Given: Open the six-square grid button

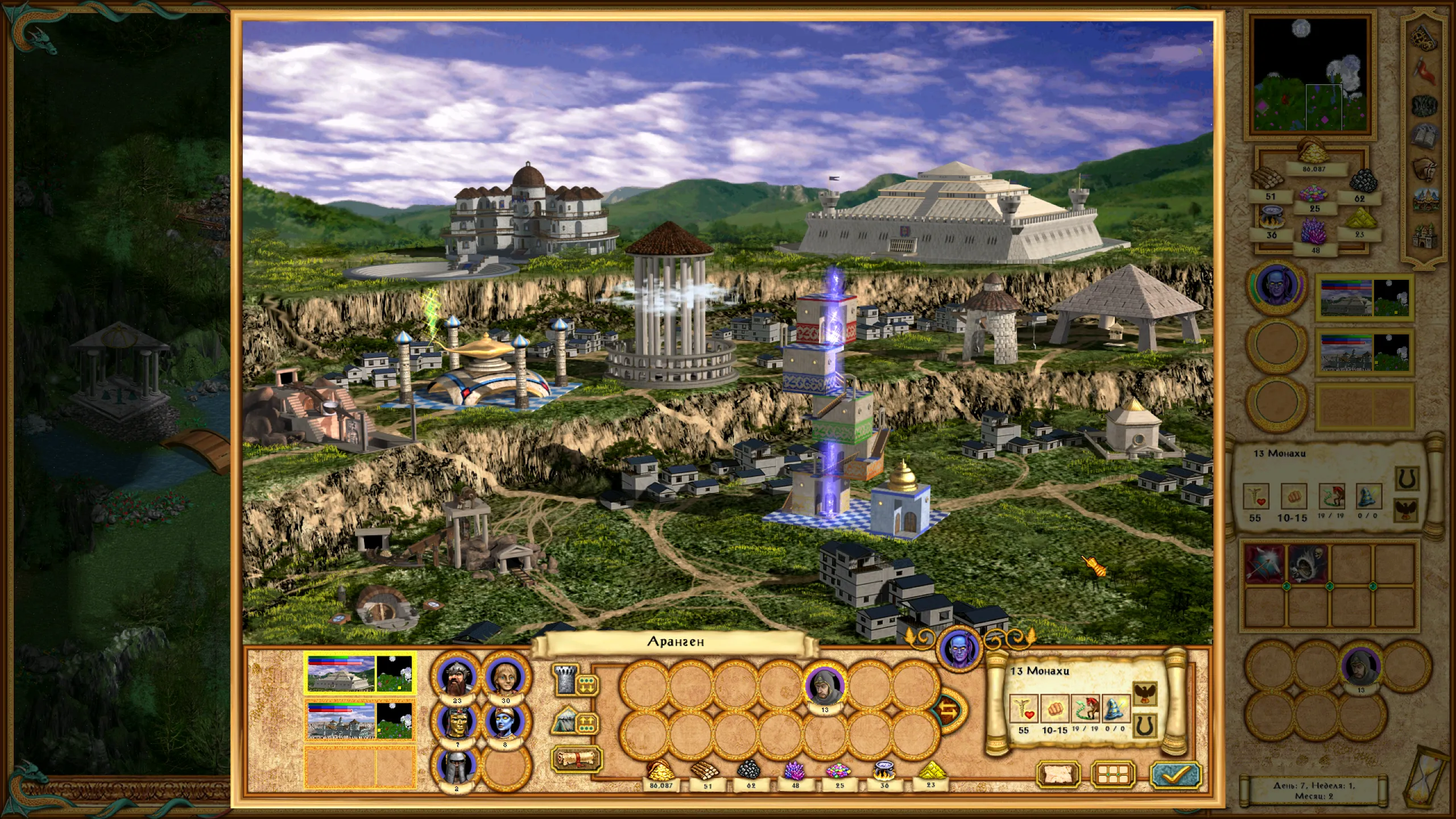Looking at the screenshot, I should tap(1113, 774).
